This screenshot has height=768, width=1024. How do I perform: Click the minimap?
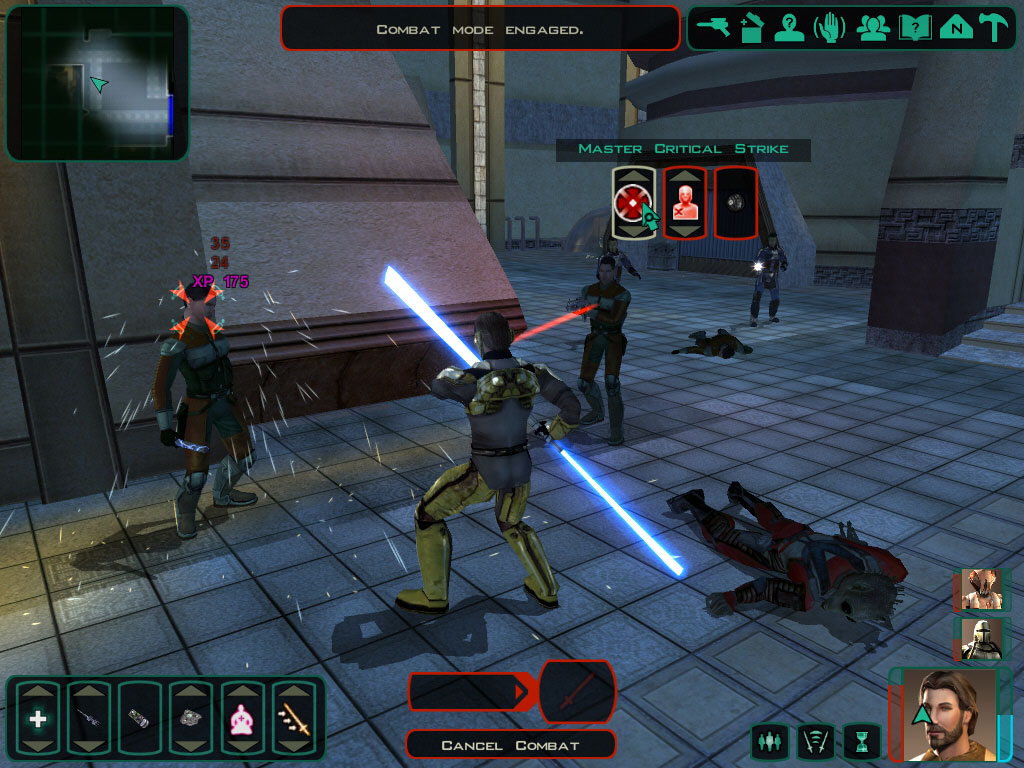pos(97,83)
